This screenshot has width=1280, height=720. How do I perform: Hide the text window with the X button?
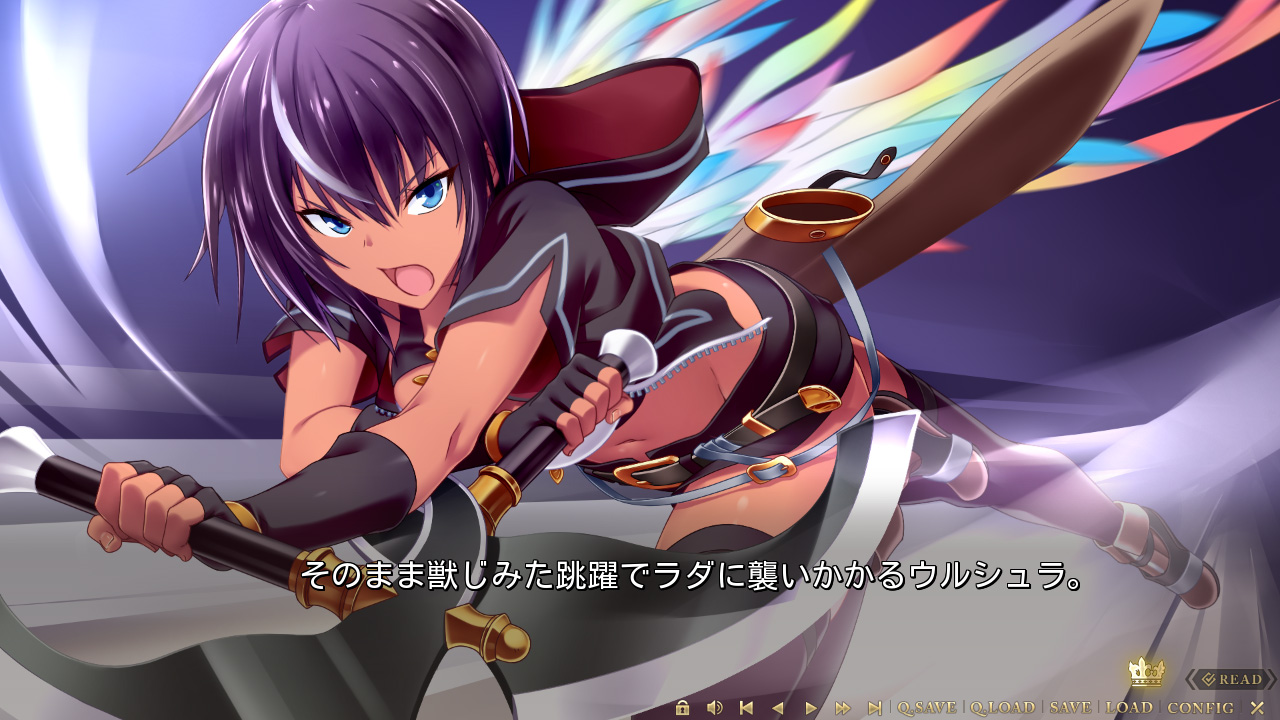[x=1257, y=708]
